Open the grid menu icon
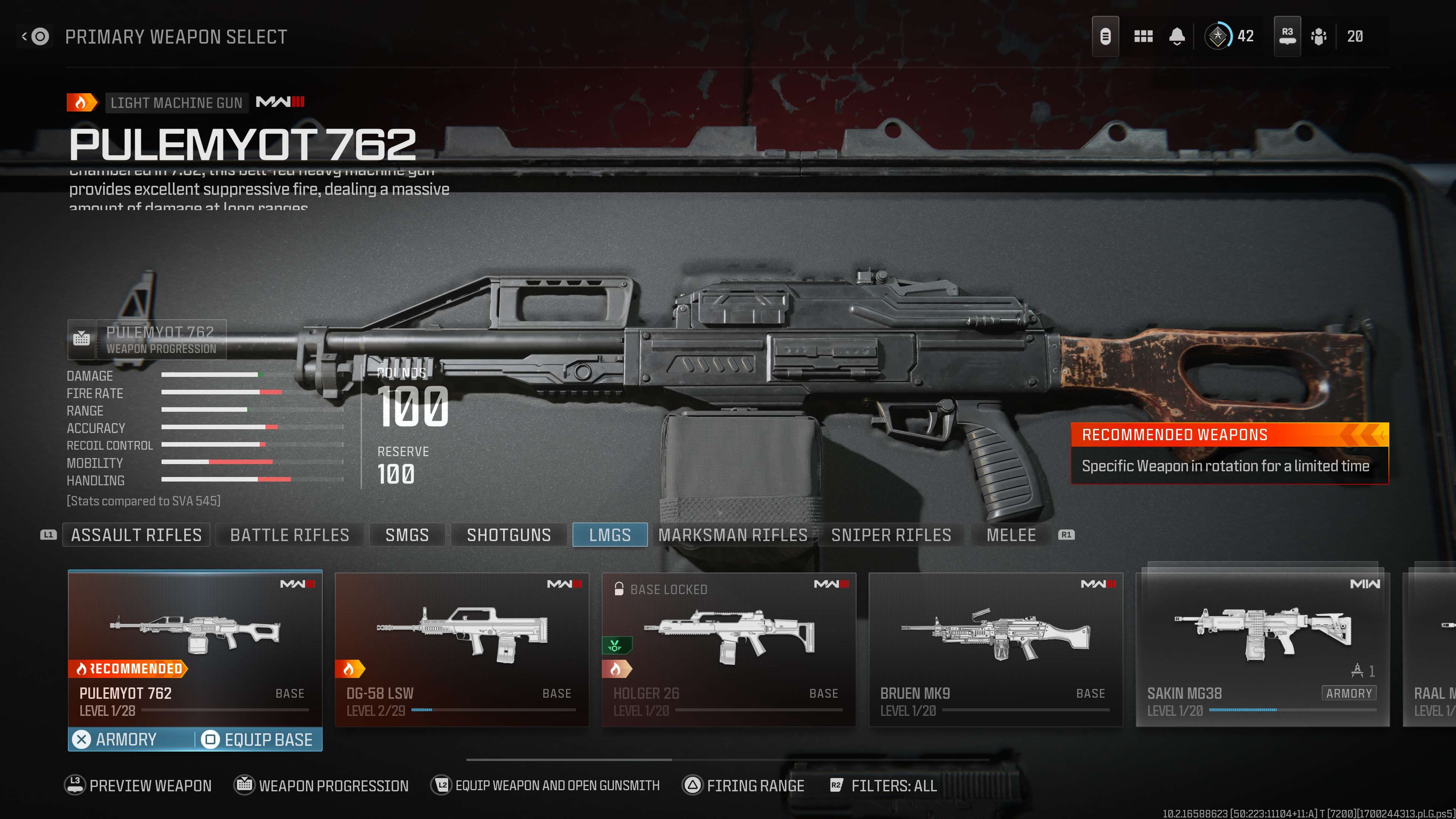Viewport: 1456px width, 819px height. tap(1143, 37)
